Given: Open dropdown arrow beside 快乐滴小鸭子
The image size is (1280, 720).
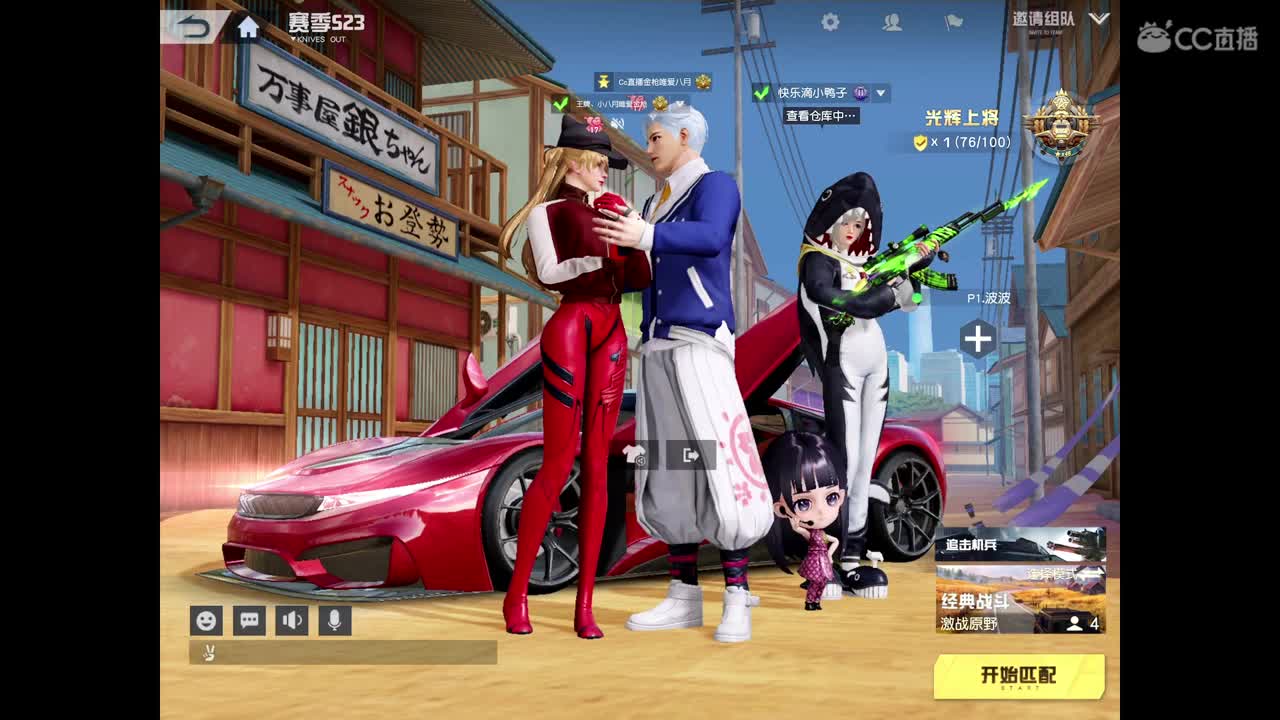Looking at the screenshot, I should pos(880,93).
